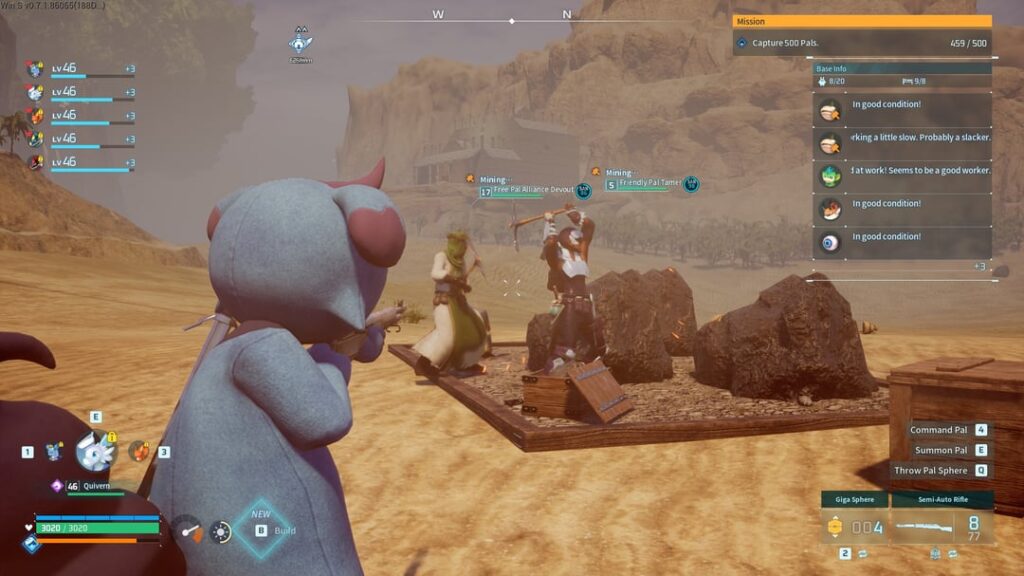Click the day-night sun dial icon
Viewport: 1024px width, 576px height.
coord(220,532)
